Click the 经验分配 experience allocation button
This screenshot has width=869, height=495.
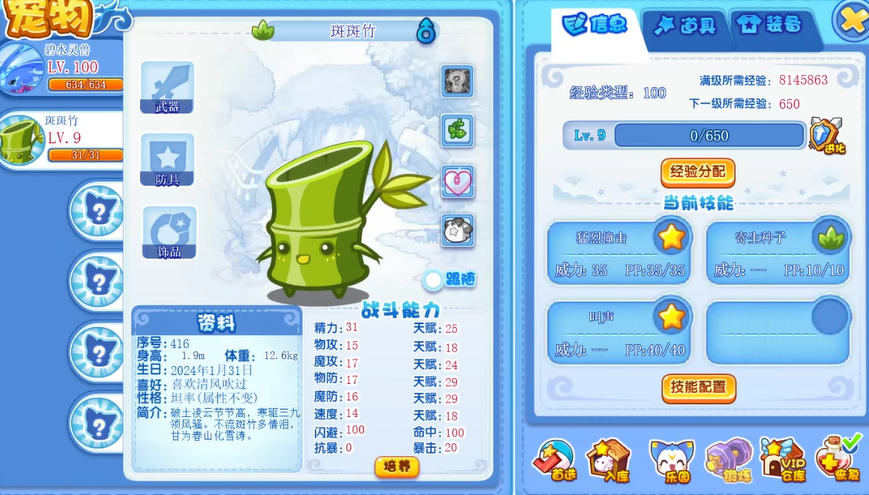(x=697, y=171)
